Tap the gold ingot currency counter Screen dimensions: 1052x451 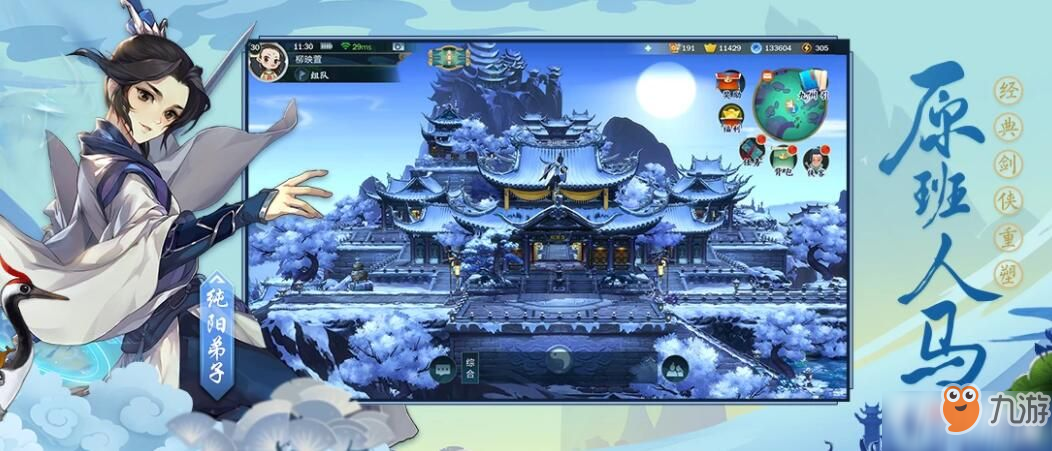722,47
